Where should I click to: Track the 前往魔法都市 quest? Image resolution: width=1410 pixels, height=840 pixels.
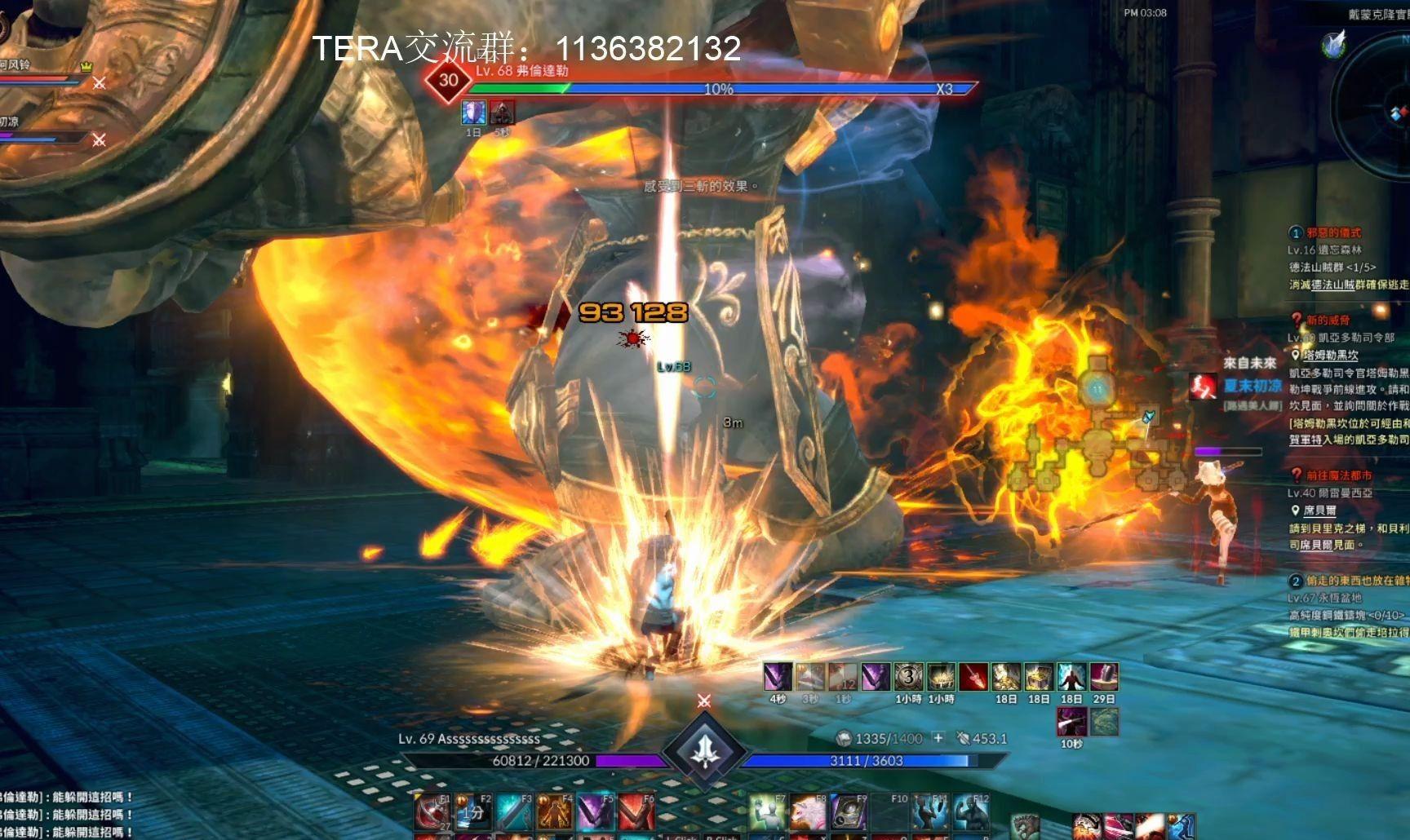[x=1338, y=475]
